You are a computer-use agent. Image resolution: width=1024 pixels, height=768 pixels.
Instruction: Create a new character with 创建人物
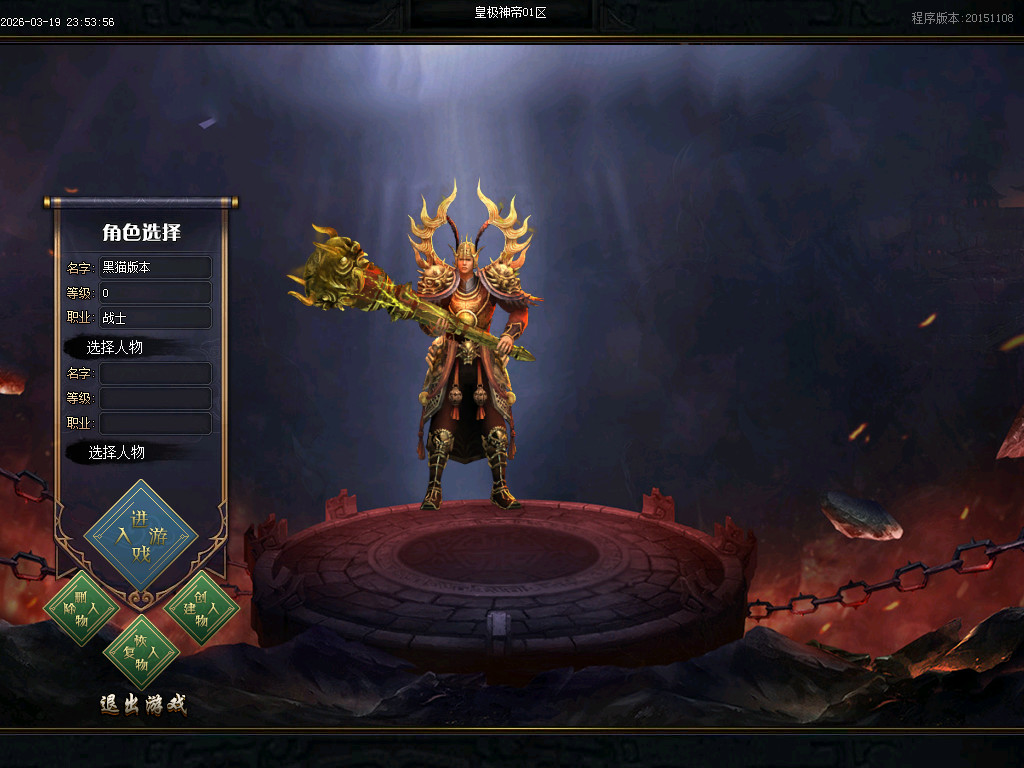pyautogui.click(x=201, y=608)
